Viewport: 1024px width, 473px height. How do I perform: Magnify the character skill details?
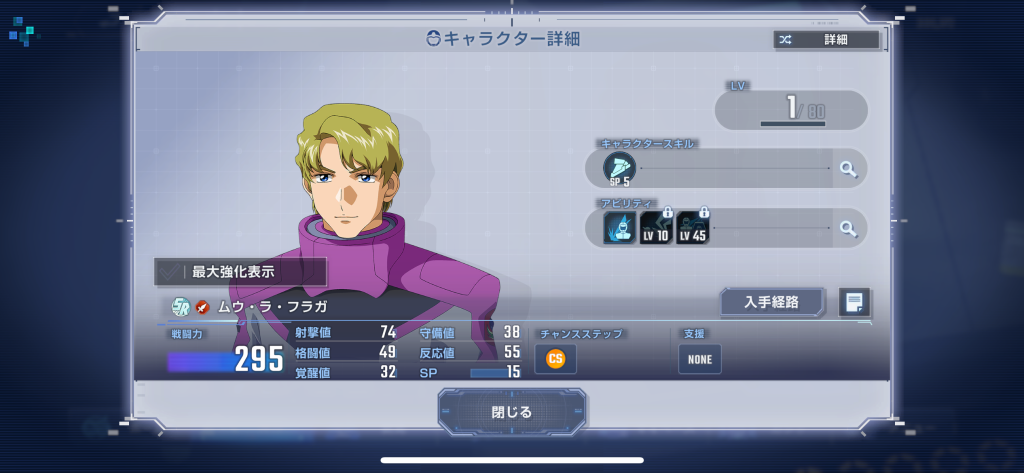coord(849,169)
